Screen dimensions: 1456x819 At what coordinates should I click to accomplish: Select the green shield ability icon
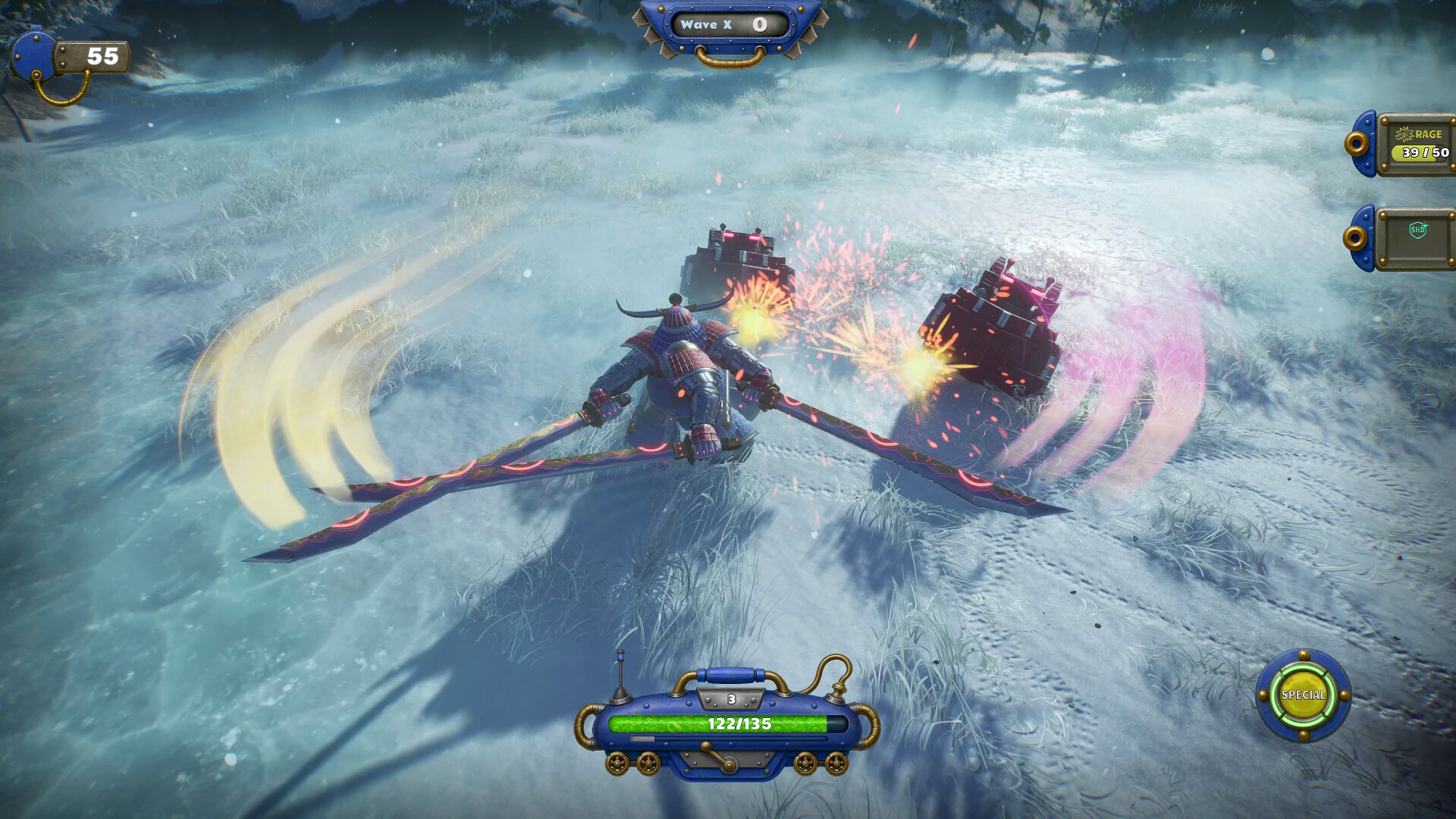click(x=1417, y=230)
